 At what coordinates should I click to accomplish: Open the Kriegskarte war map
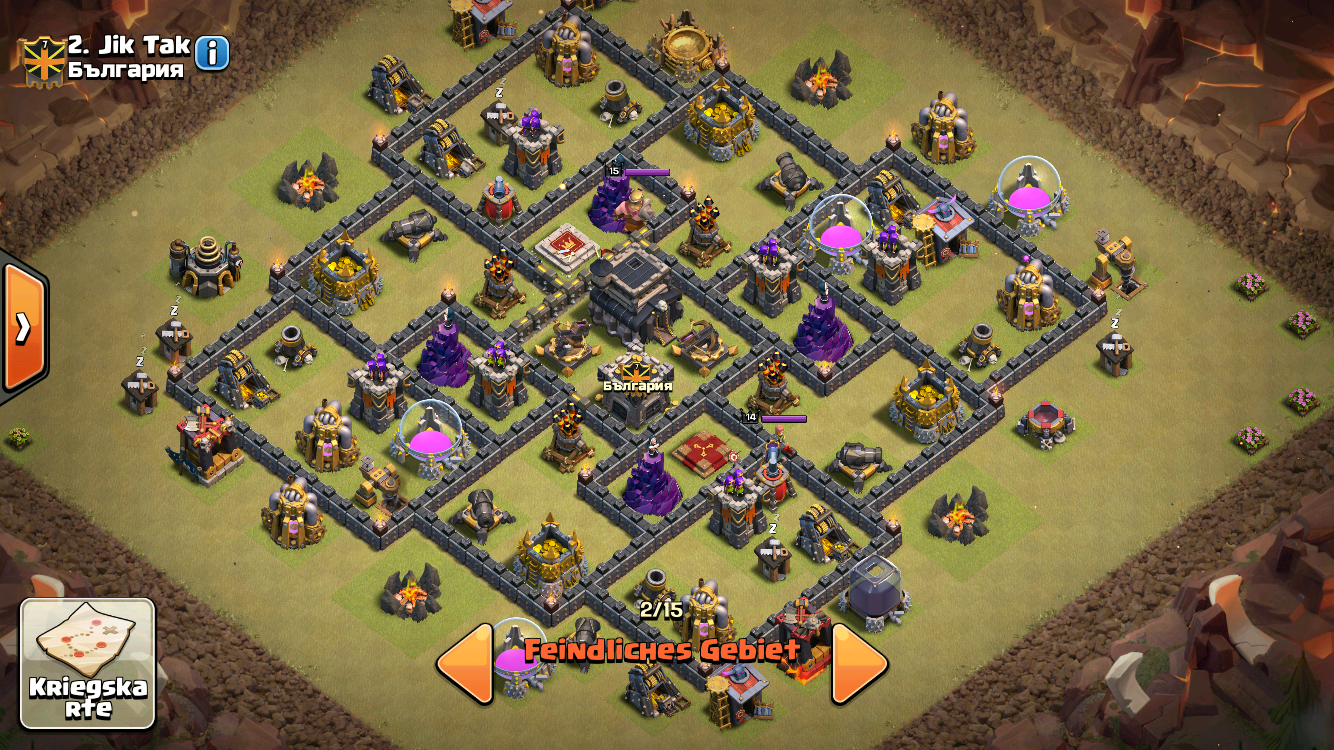(x=88, y=663)
